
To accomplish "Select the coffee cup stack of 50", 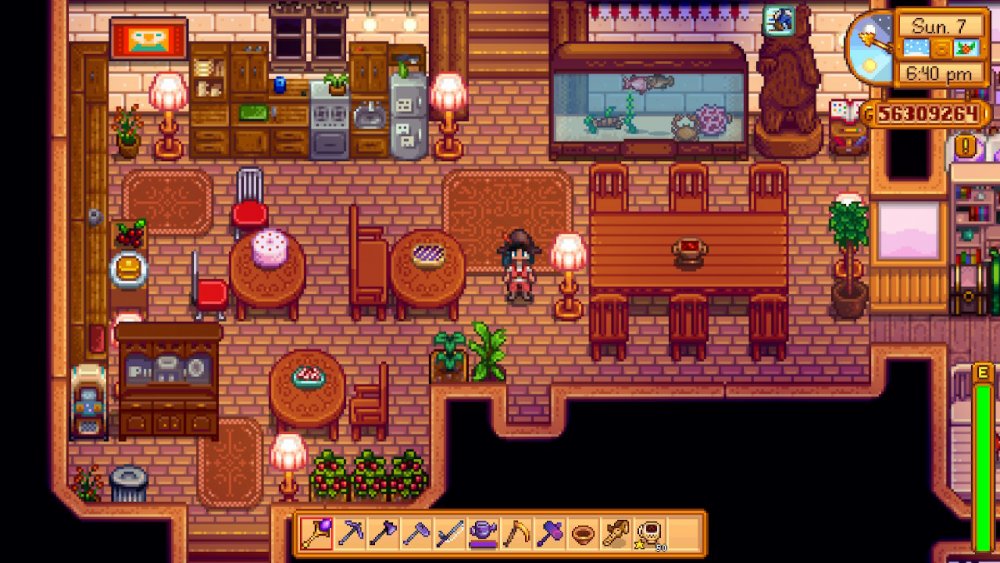I will [647, 534].
